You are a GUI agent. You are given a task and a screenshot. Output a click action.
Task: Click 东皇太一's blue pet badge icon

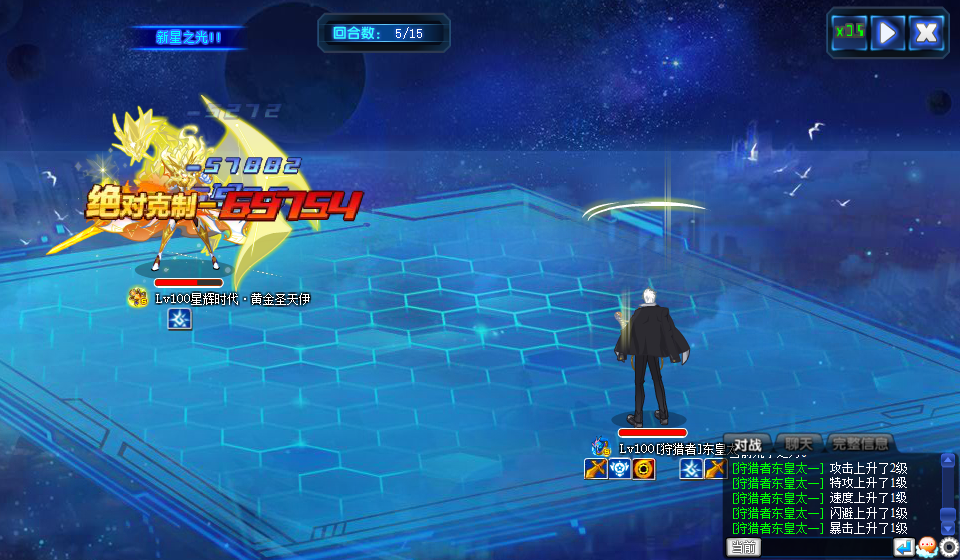[x=601, y=447]
